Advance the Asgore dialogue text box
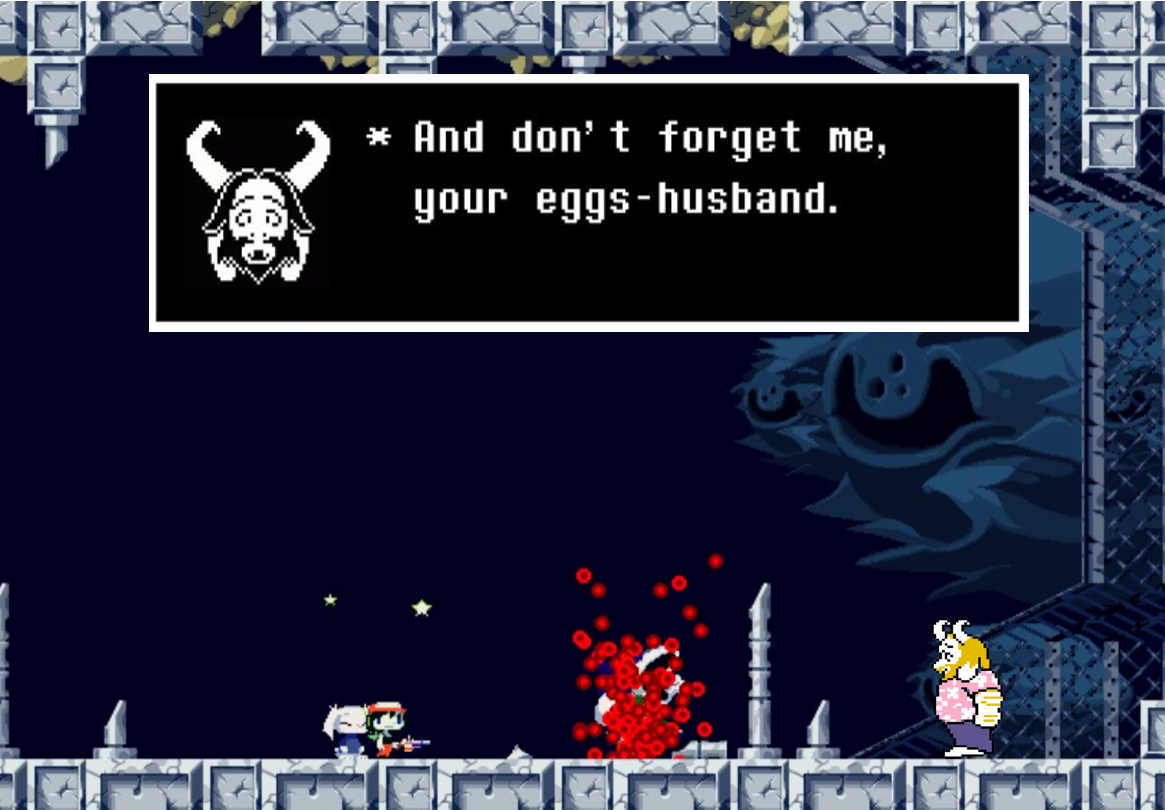This screenshot has height=810, width=1165. coord(588,202)
